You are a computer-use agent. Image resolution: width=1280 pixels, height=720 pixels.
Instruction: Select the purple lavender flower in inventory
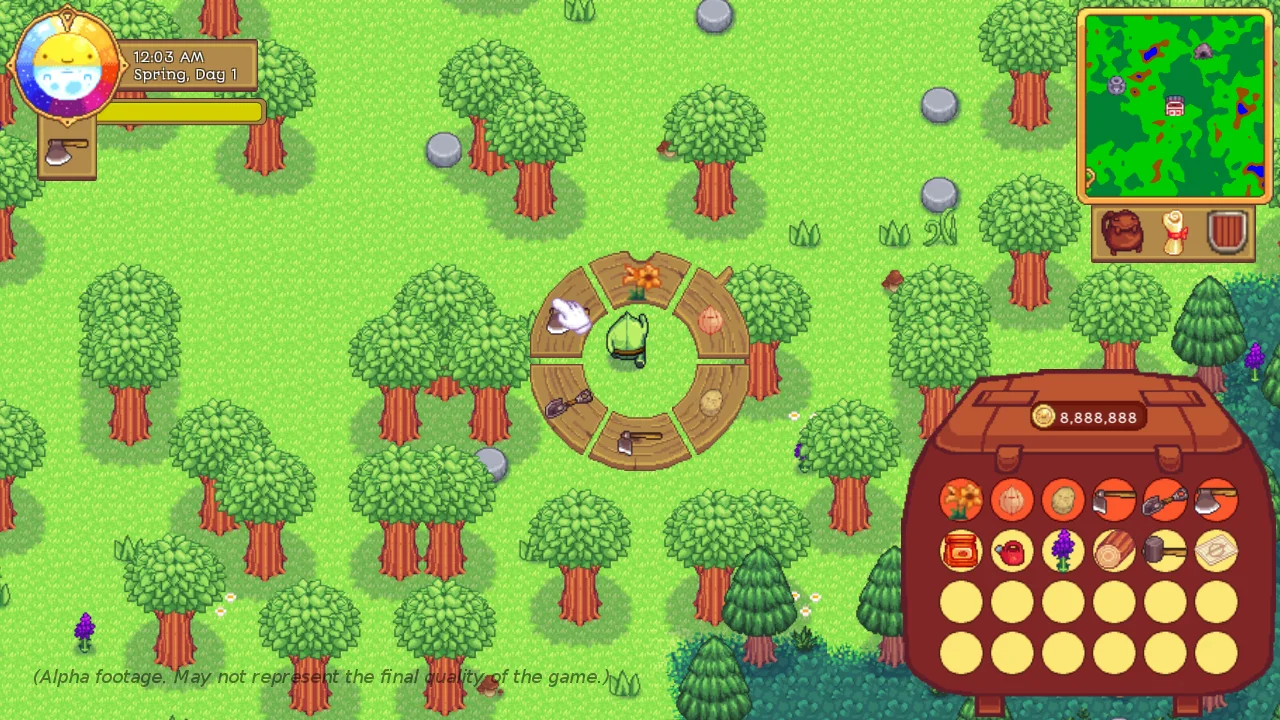[x=1062, y=551]
